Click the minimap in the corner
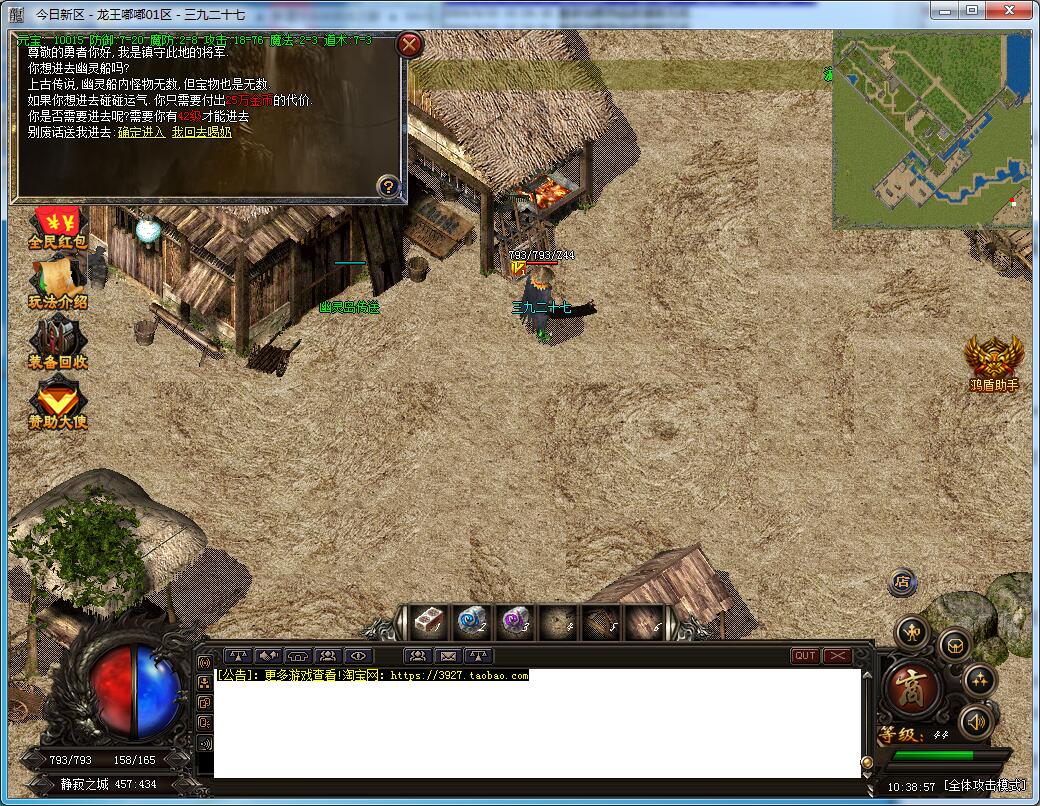1040x806 pixels. pos(931,131)
